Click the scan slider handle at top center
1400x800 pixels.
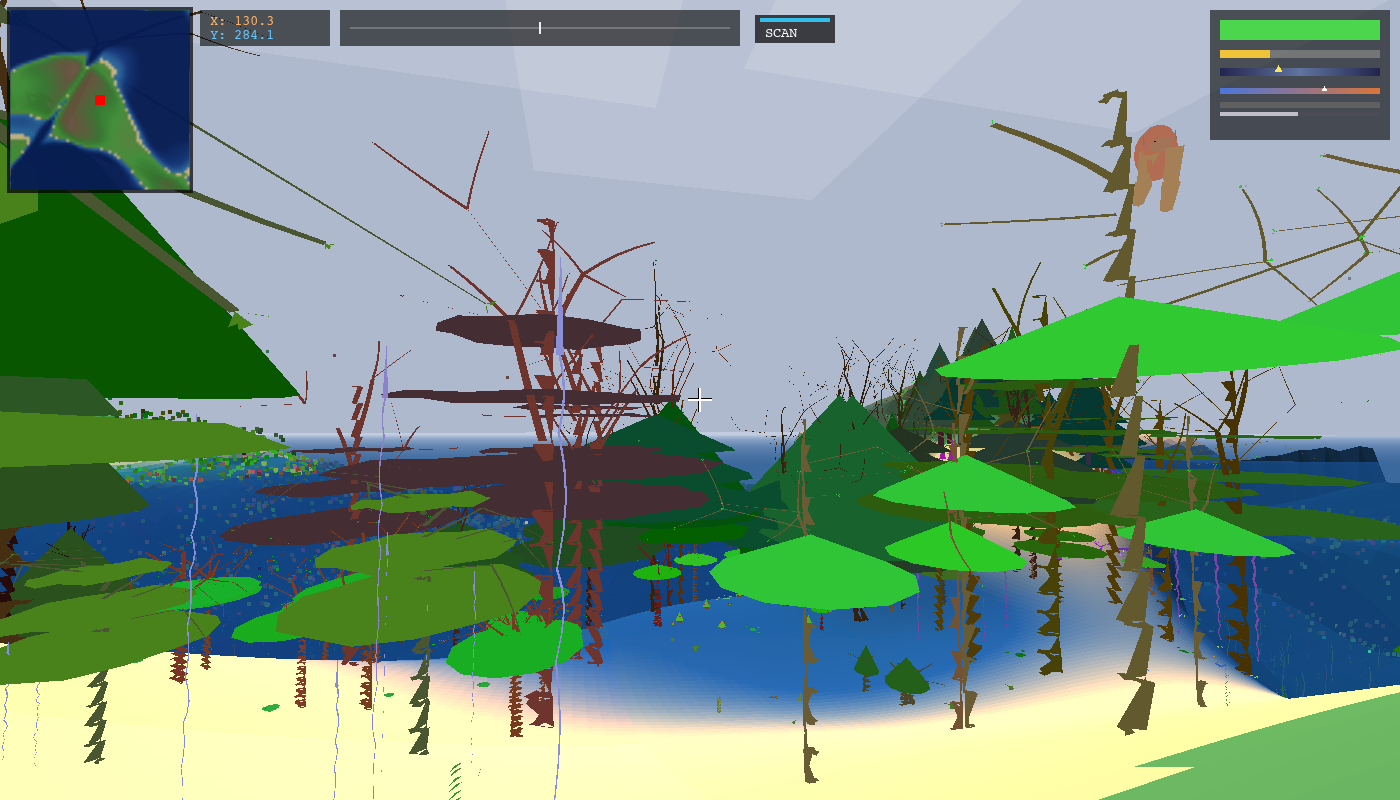tap(539, 28)
